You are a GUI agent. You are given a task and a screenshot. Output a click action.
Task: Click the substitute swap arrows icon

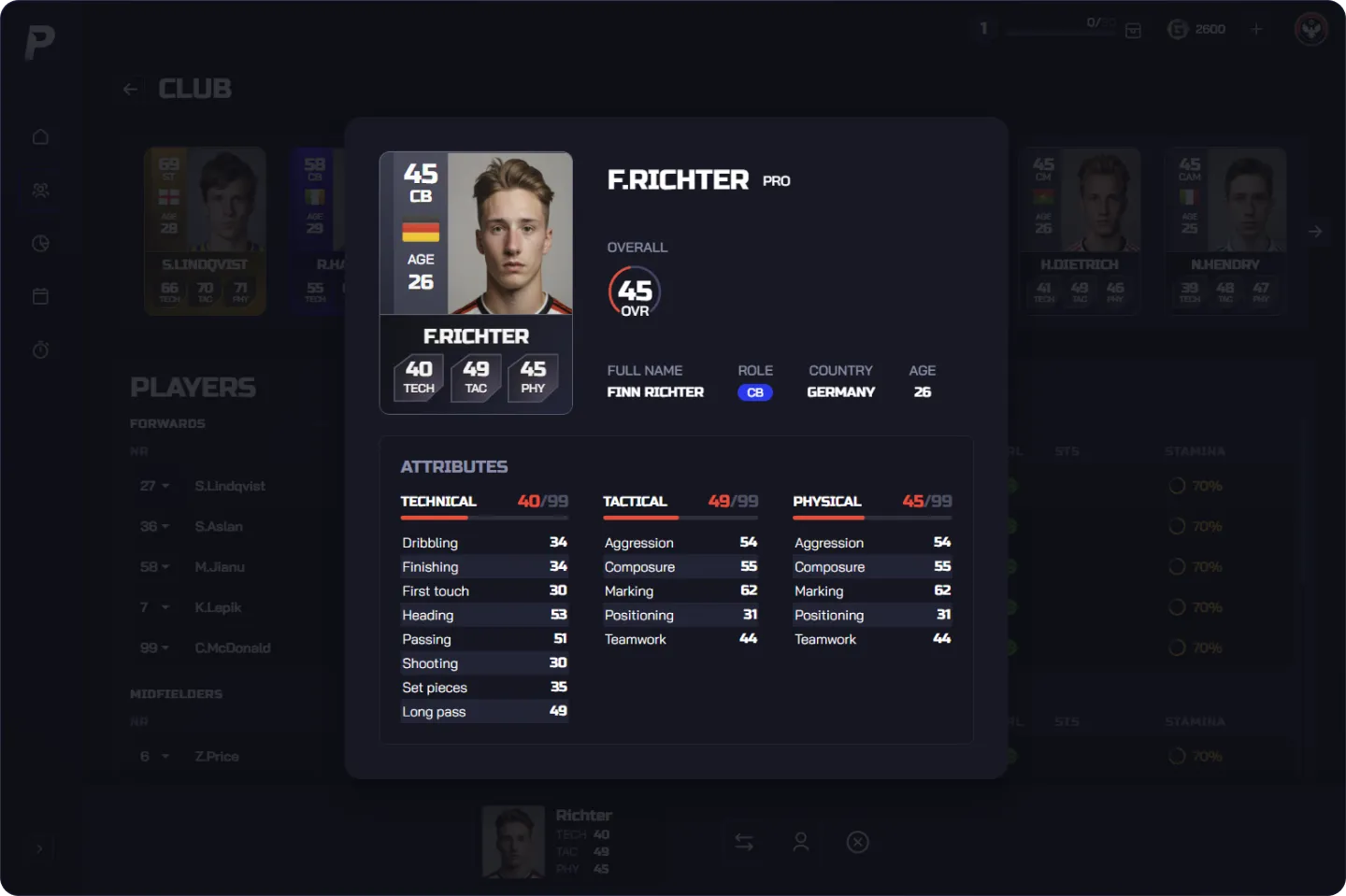tap(744, 842)
